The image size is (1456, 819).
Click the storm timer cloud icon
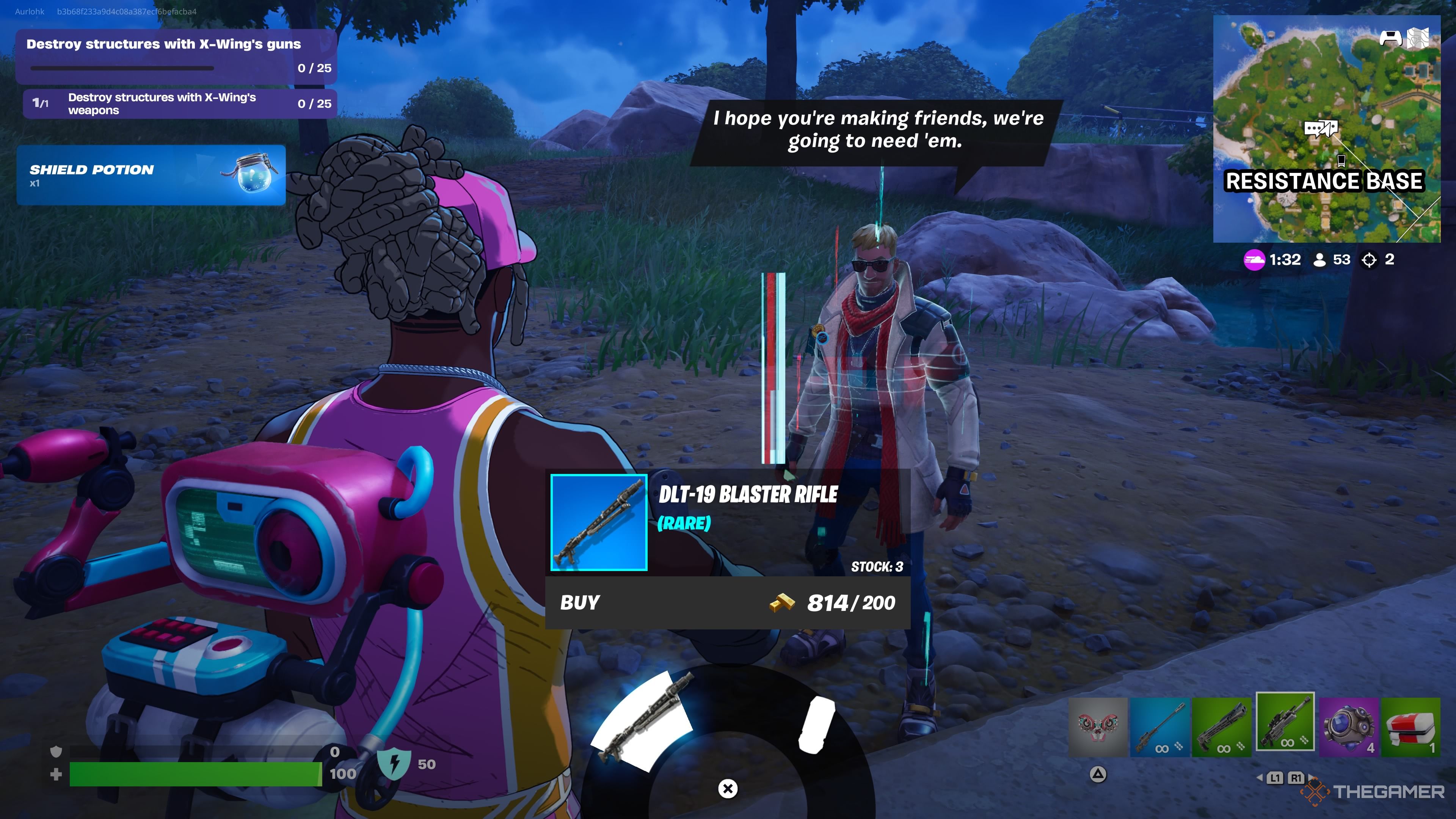pyautogui.click(x=1254, y=260)
